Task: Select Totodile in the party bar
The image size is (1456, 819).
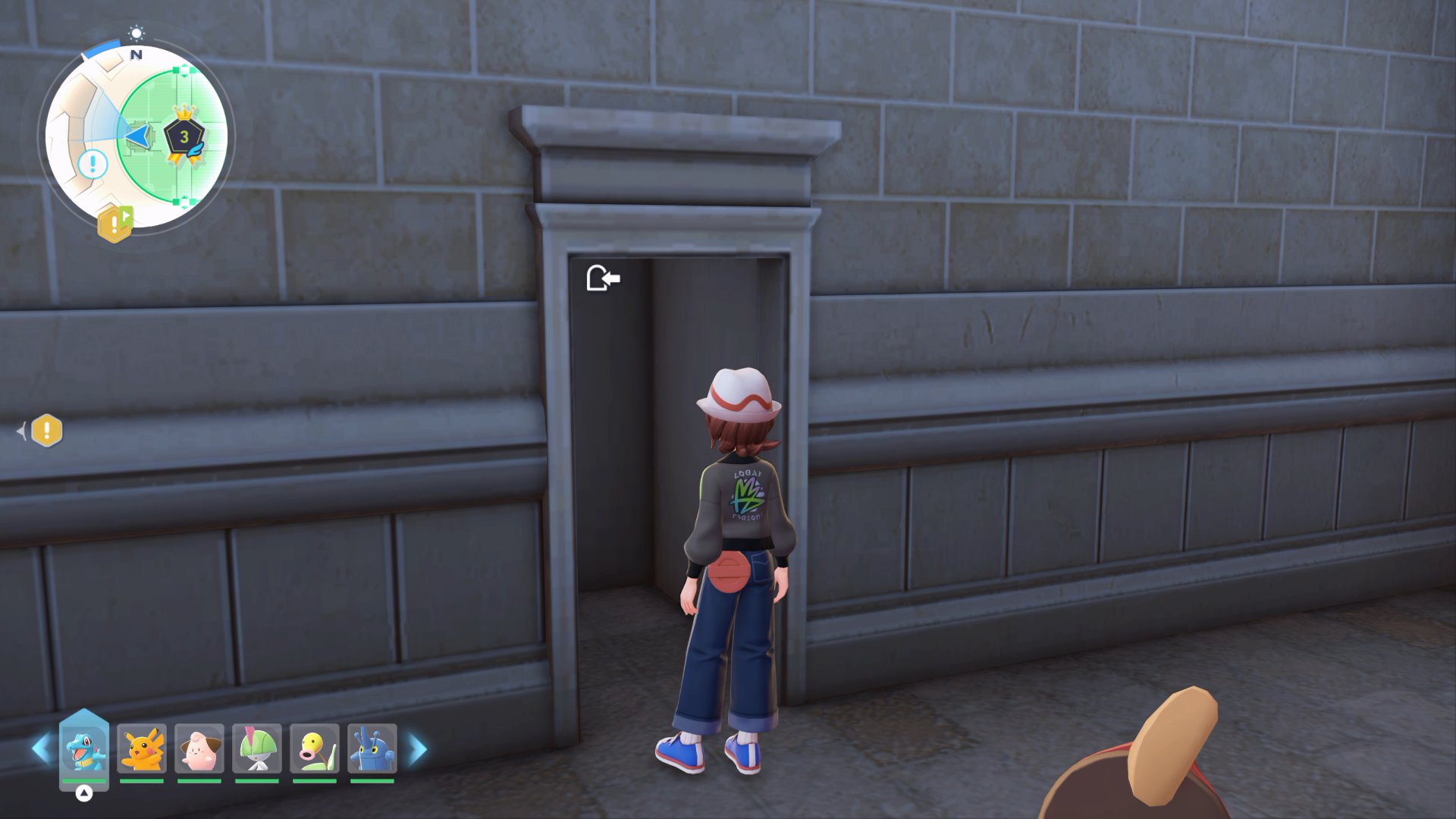Action: [83, 748]
